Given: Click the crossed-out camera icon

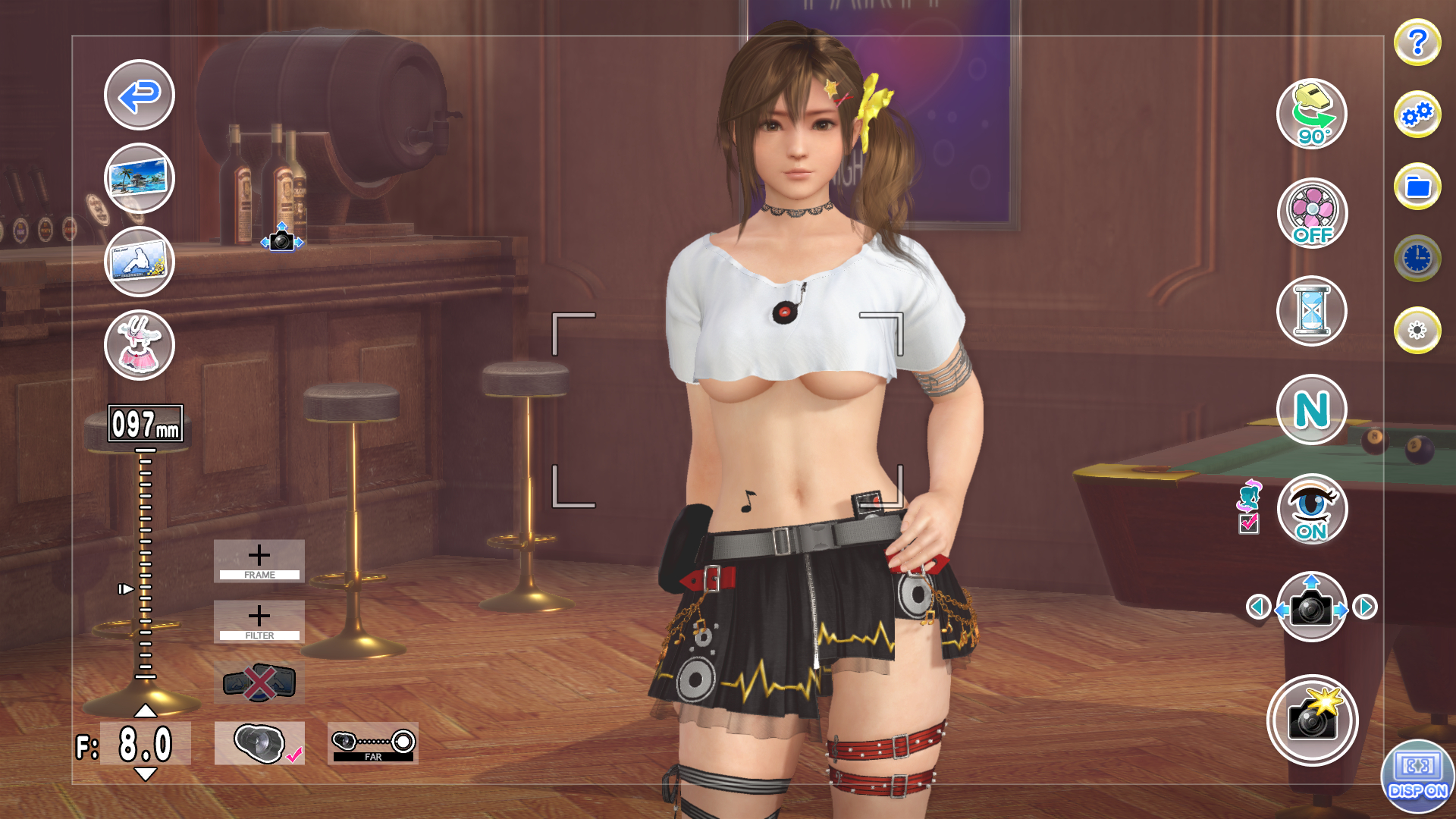Looking at the screenshot, I should click(260, 681).
